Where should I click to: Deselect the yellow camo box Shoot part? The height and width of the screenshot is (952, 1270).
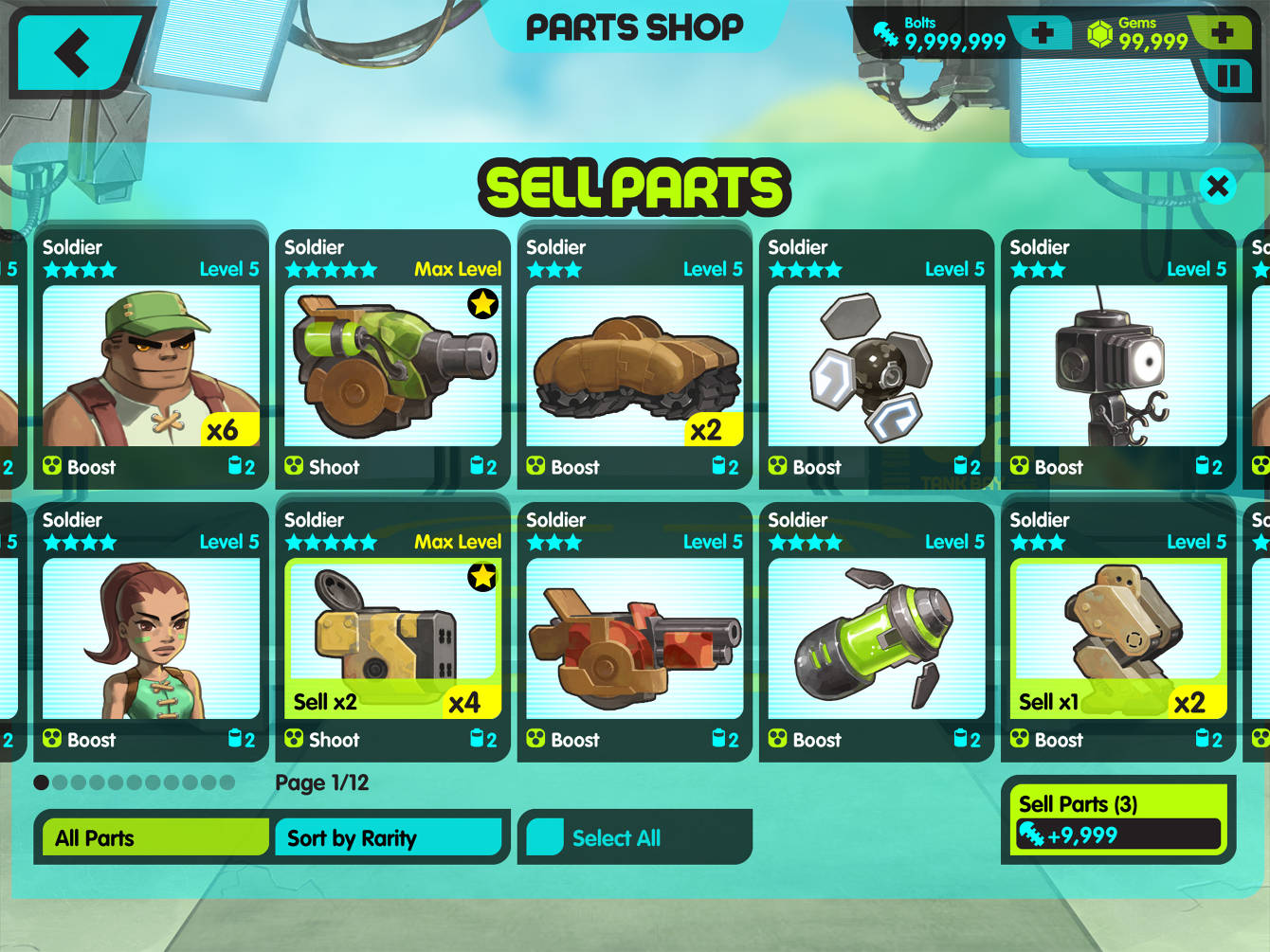coord(393,633)
